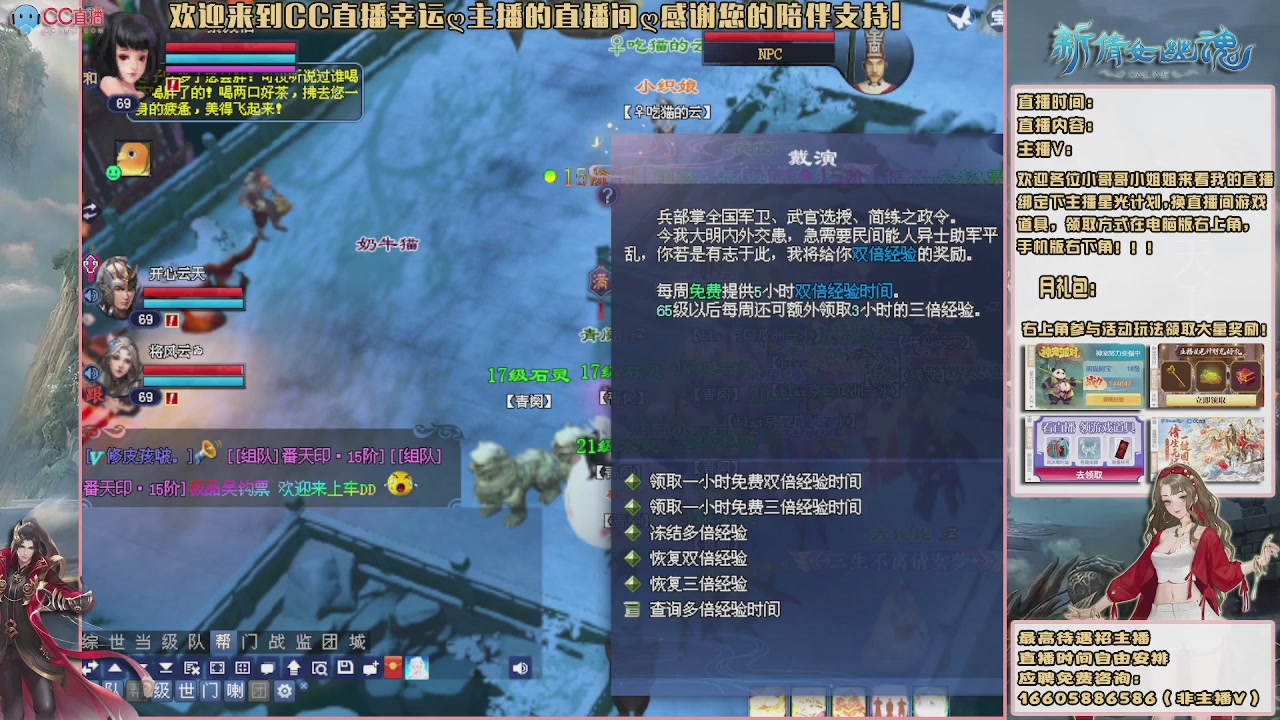Open the red envelope icon in the chat toolbar
1280x720 pixels.
coord(393,667)
